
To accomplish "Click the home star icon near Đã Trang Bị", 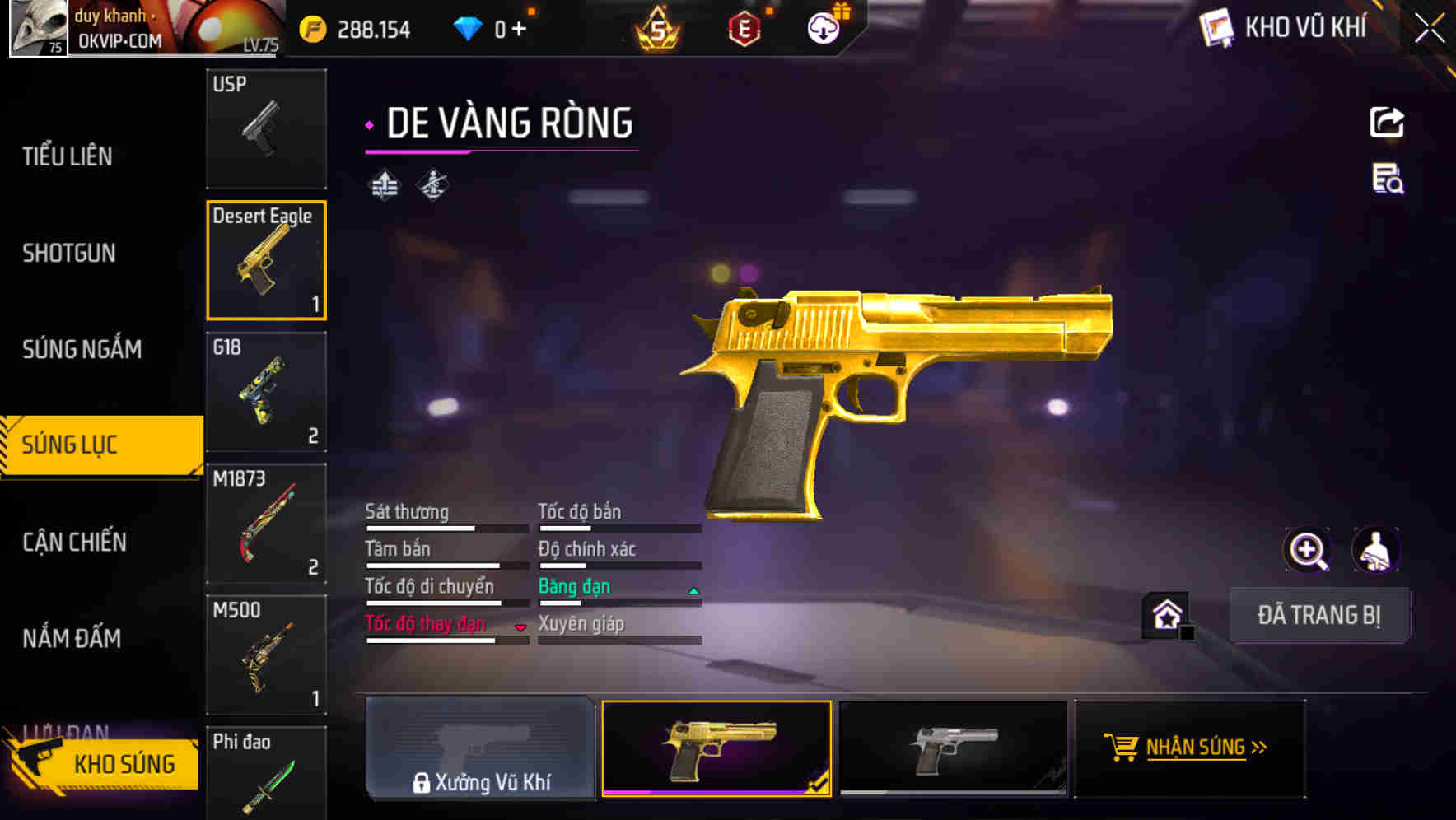I will [x=1164, y=615].
